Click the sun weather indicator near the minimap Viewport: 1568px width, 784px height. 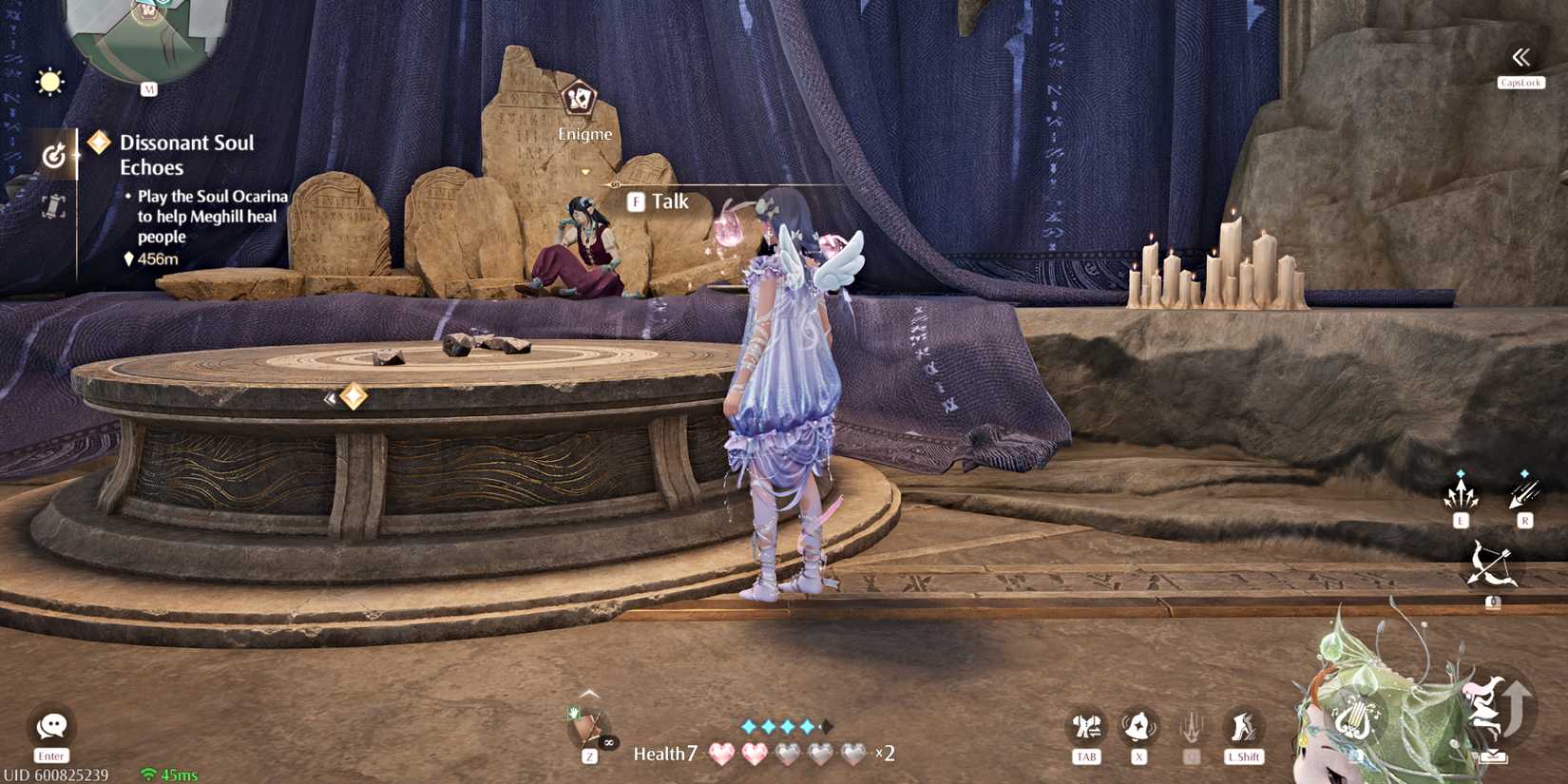coord(49,81)
